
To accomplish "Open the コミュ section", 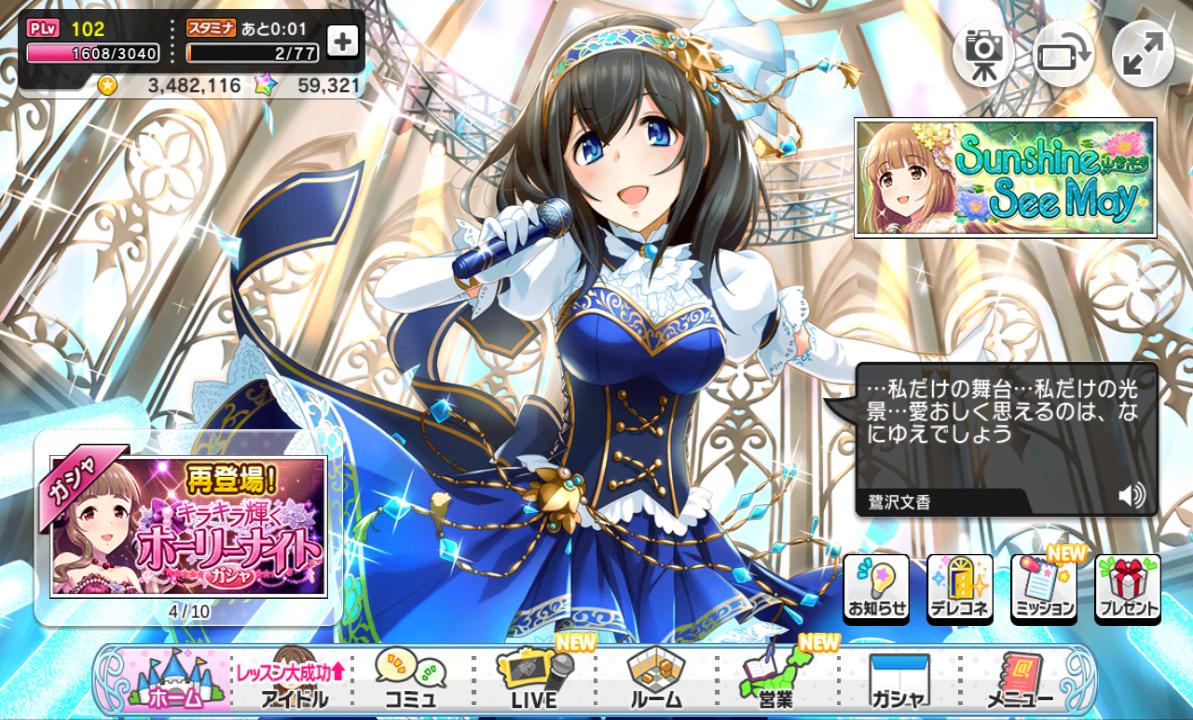I will click(x=411, y=681).
